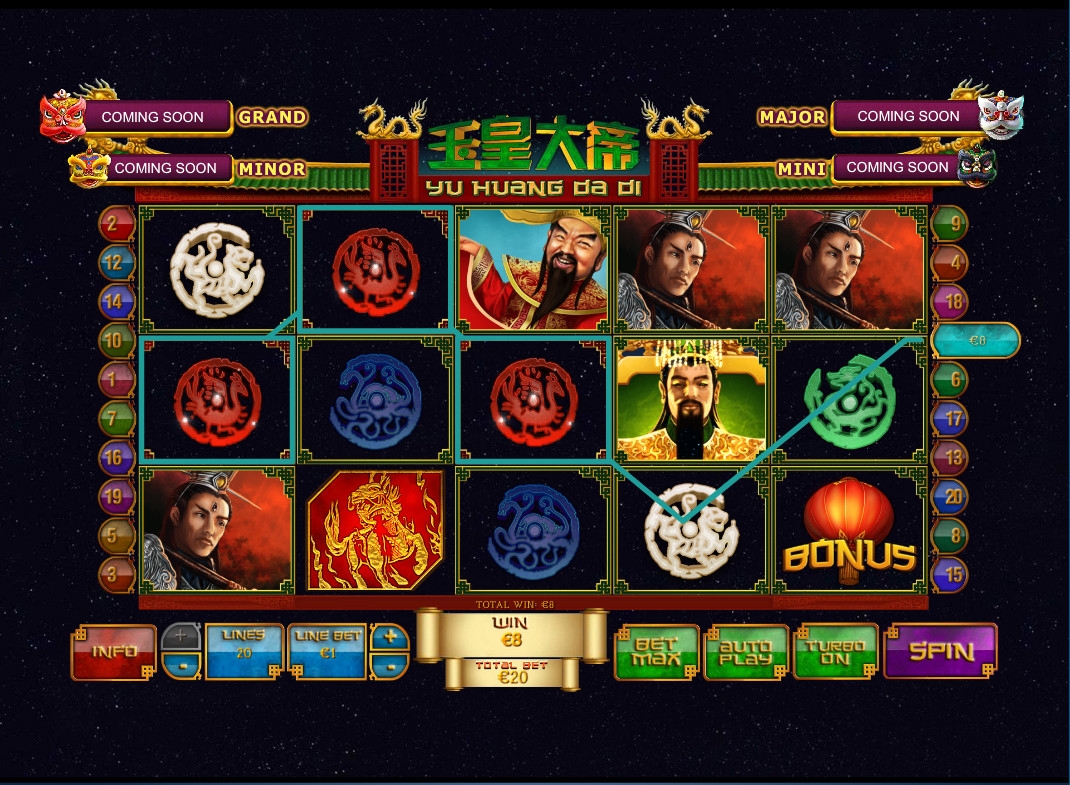Viewport: 1070px width, 785px height.
Task: Activate the Bet Max button
Action: pyautogui.click(x=656, y=652)
